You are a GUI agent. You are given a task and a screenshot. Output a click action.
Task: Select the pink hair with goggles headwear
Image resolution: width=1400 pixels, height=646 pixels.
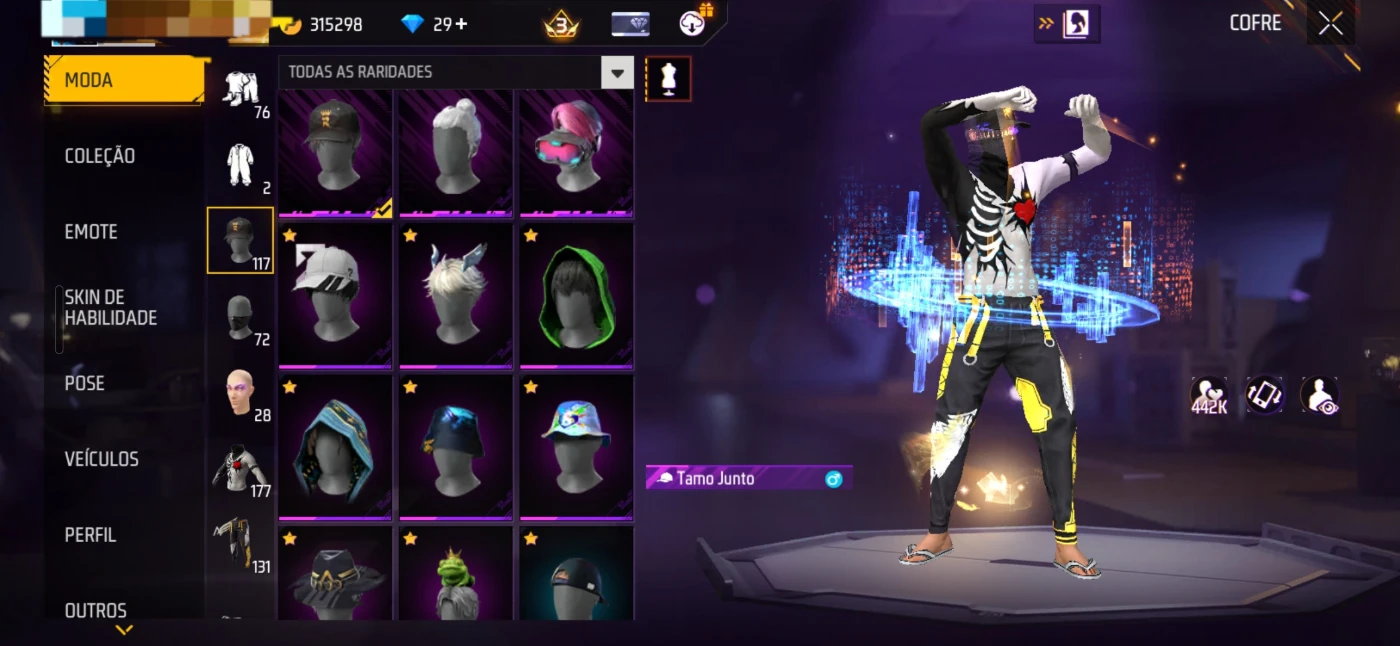click(576, 150)
